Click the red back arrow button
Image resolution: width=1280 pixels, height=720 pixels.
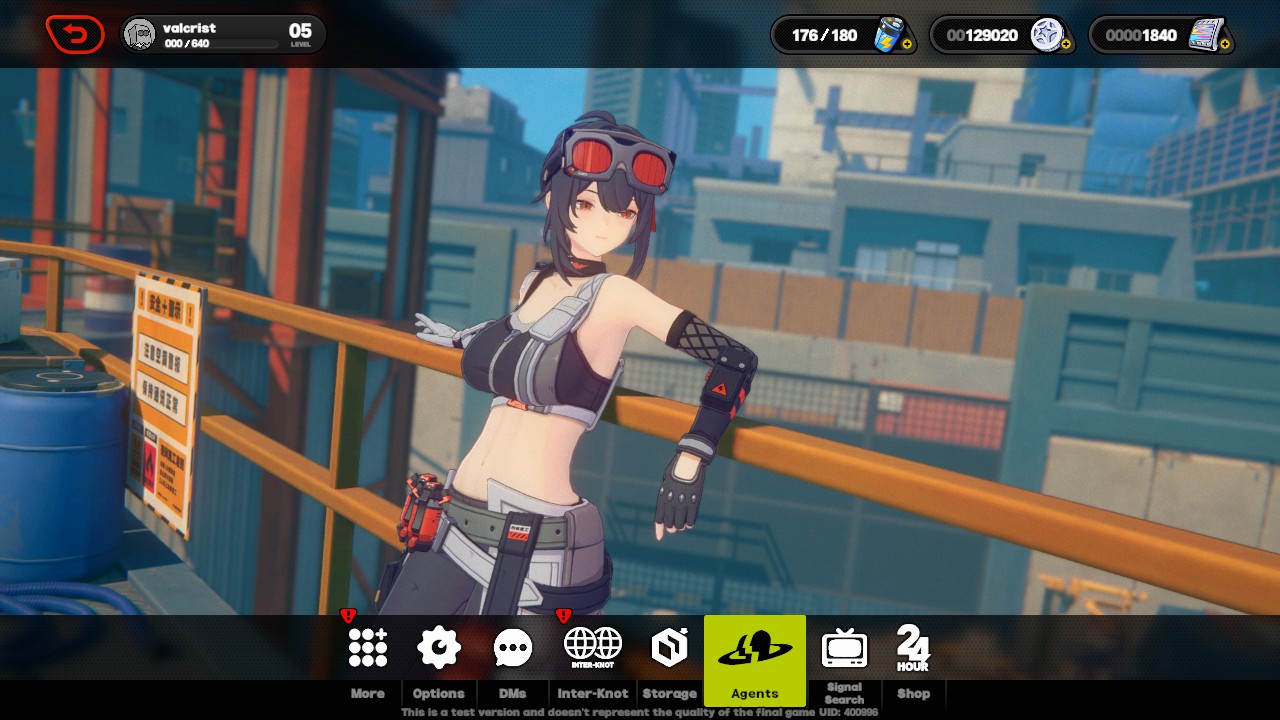coord(75,35)
